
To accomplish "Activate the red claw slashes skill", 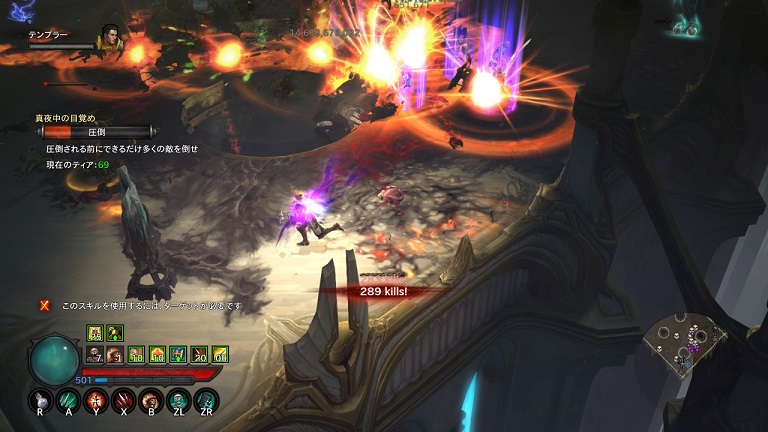I will tap(124, 401).
